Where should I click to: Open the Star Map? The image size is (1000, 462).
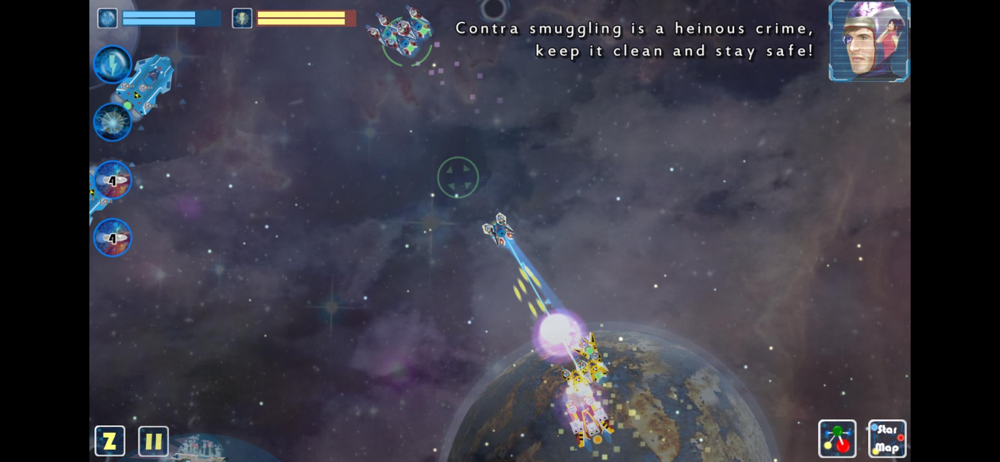pyautogui.click(x=887, y=438)
